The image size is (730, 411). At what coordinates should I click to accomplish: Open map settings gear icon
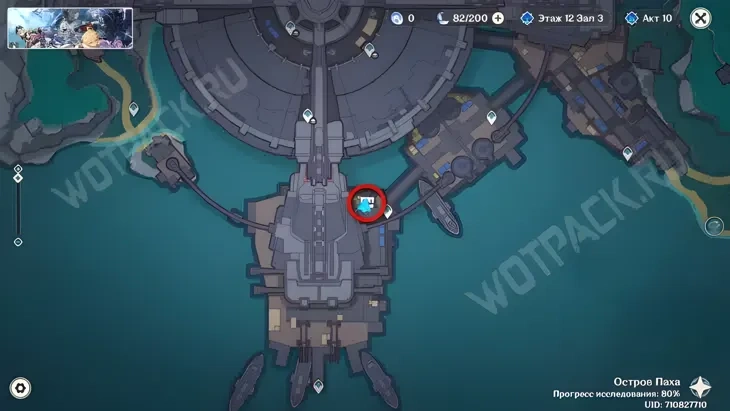(x=19, y=388)
